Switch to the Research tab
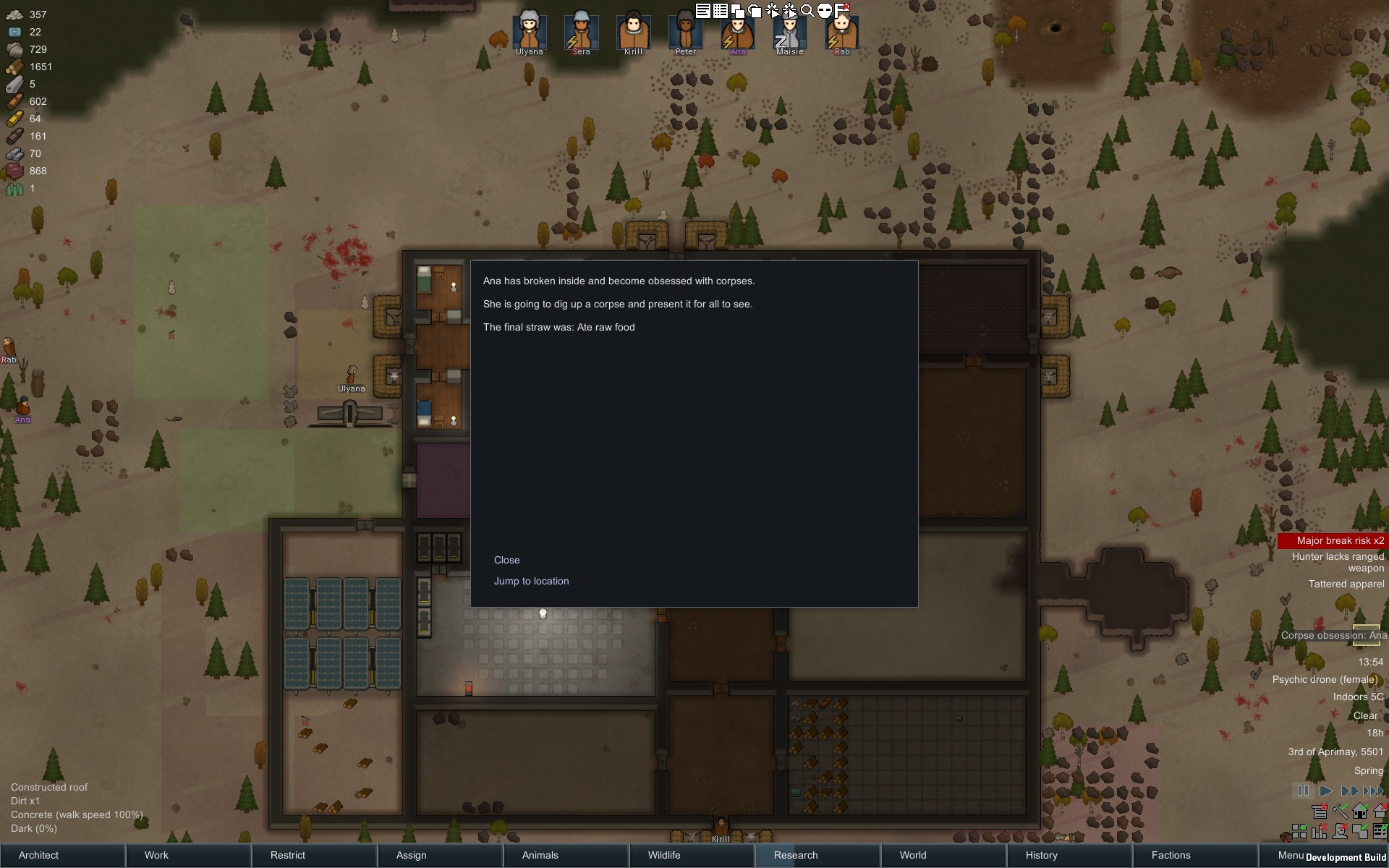The image size is (1389, 868). tap(794, 855)
